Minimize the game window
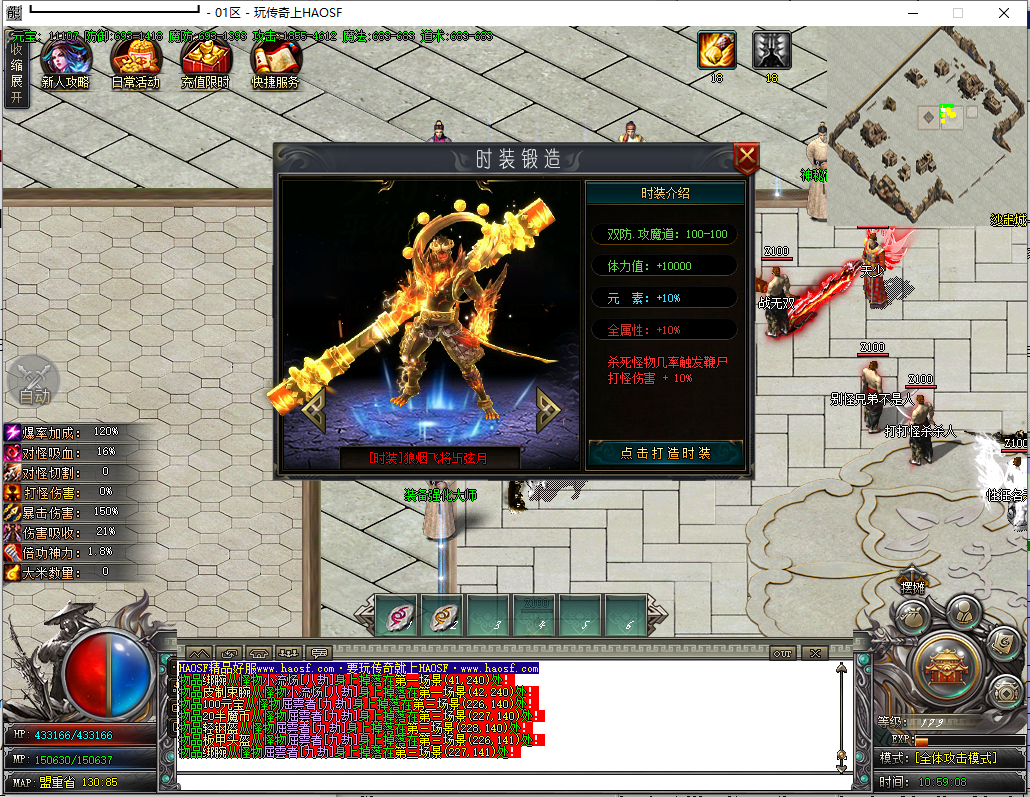1030x797 pixels. 913,13
